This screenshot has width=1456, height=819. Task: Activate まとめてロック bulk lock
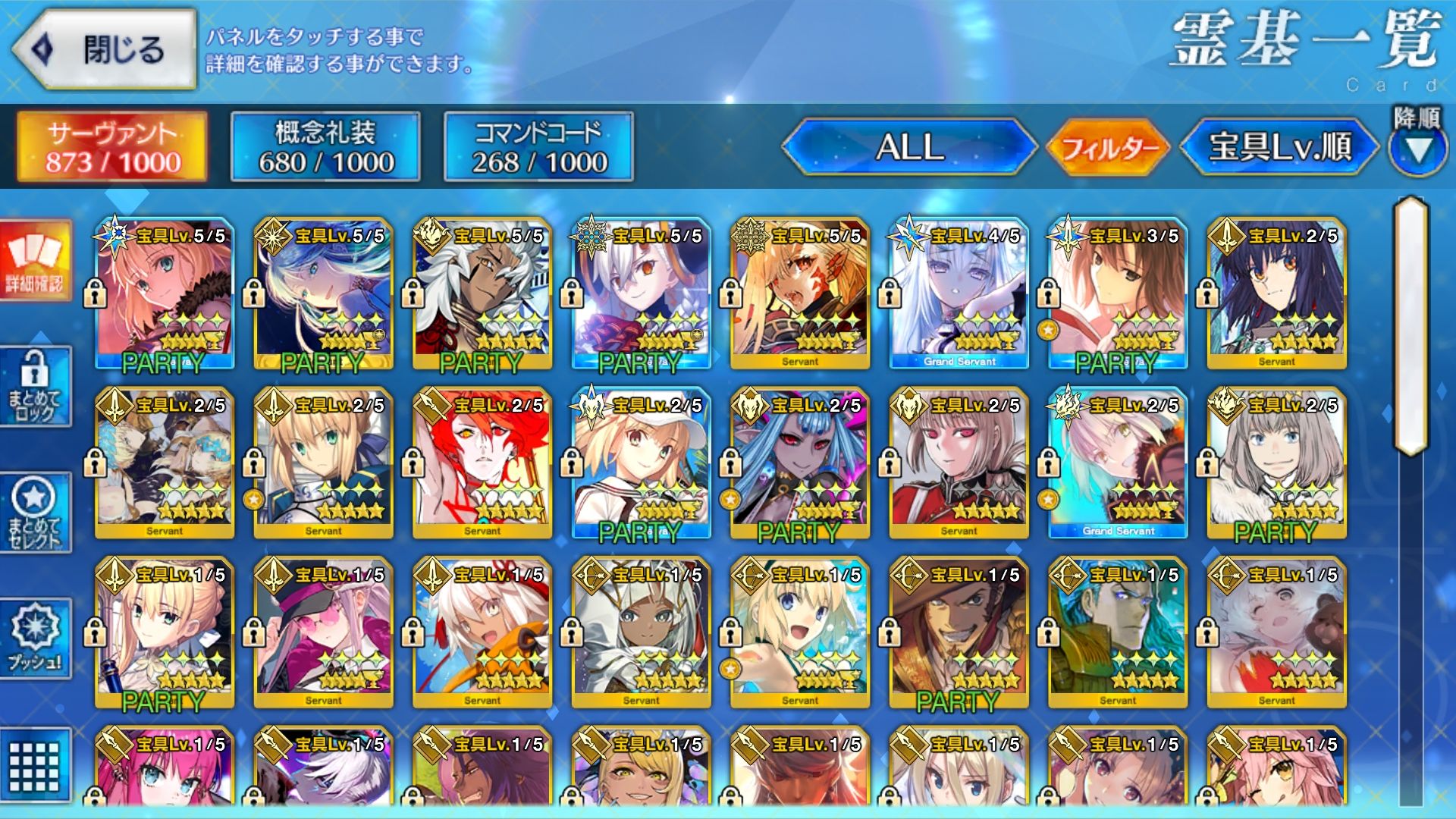point(35,387)
